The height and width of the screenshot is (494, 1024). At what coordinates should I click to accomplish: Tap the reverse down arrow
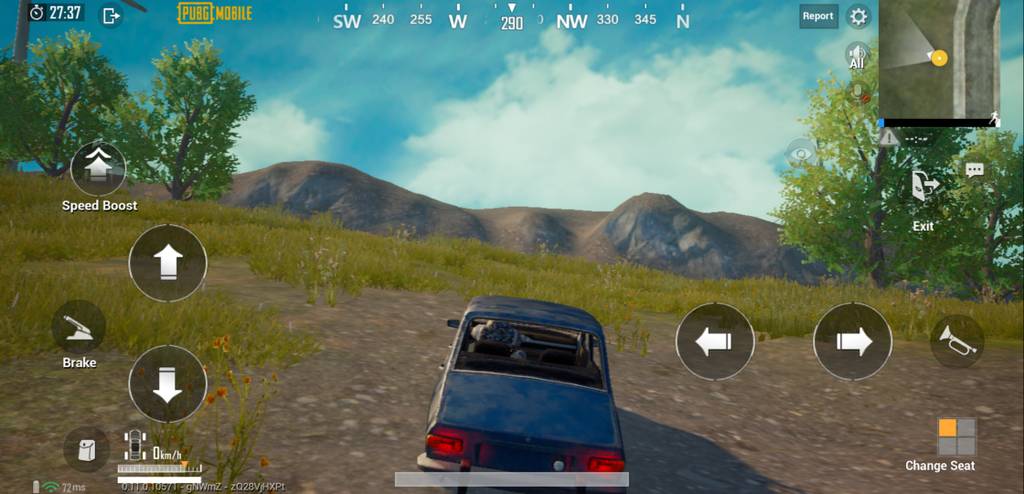[x=167, y=384]
